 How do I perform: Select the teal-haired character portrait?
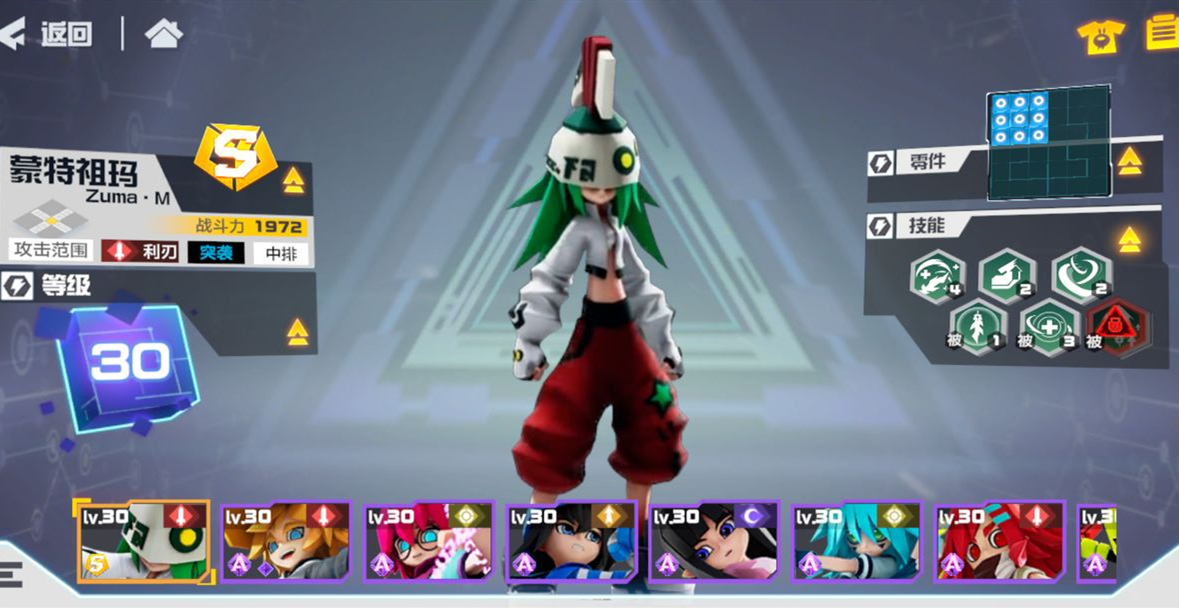tap(857, 542)
